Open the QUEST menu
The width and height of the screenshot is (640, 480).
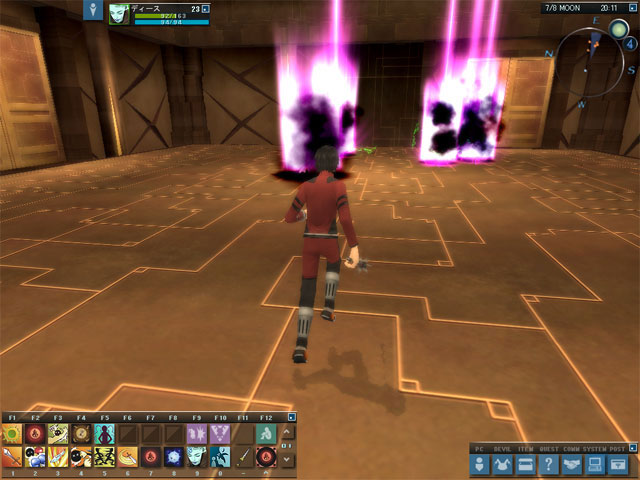point(549,464)
